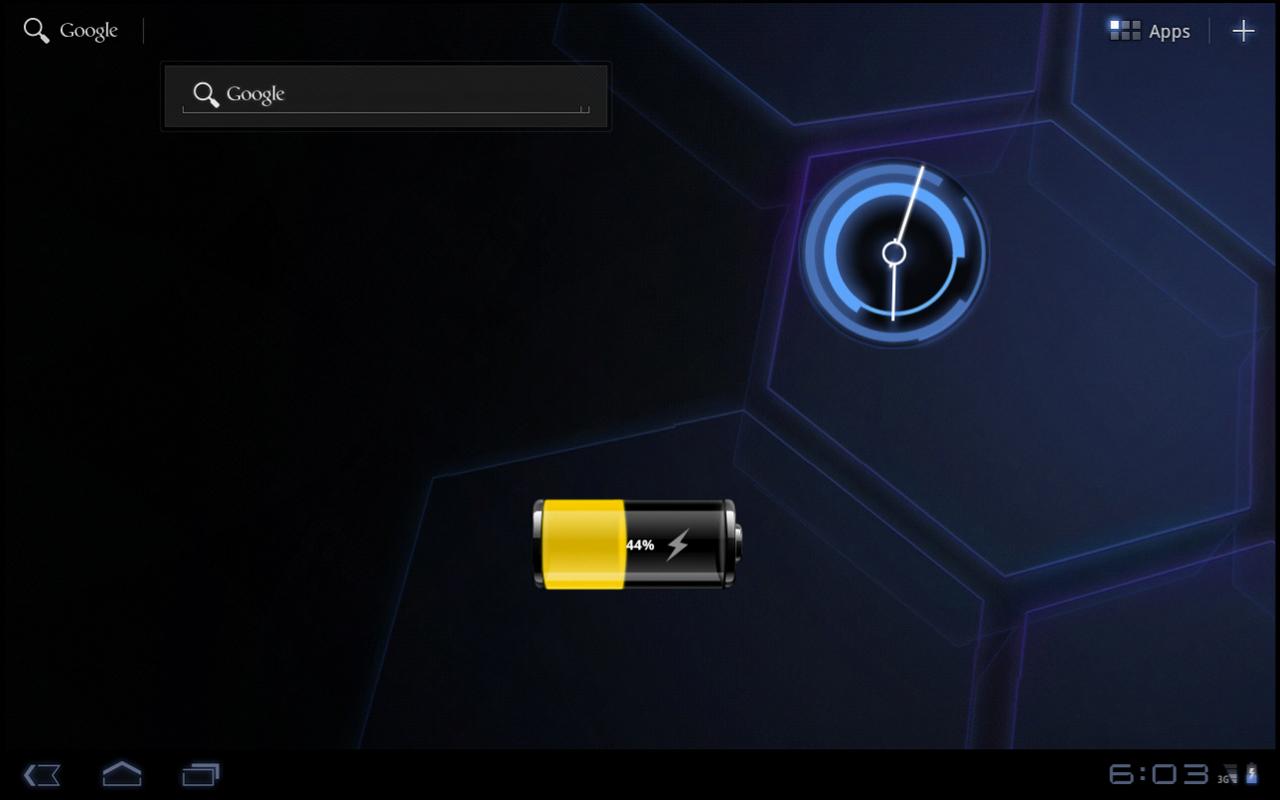Select the search icon inside the widget
Viewport: 1280px width, 800px height.
click(206, 94)
